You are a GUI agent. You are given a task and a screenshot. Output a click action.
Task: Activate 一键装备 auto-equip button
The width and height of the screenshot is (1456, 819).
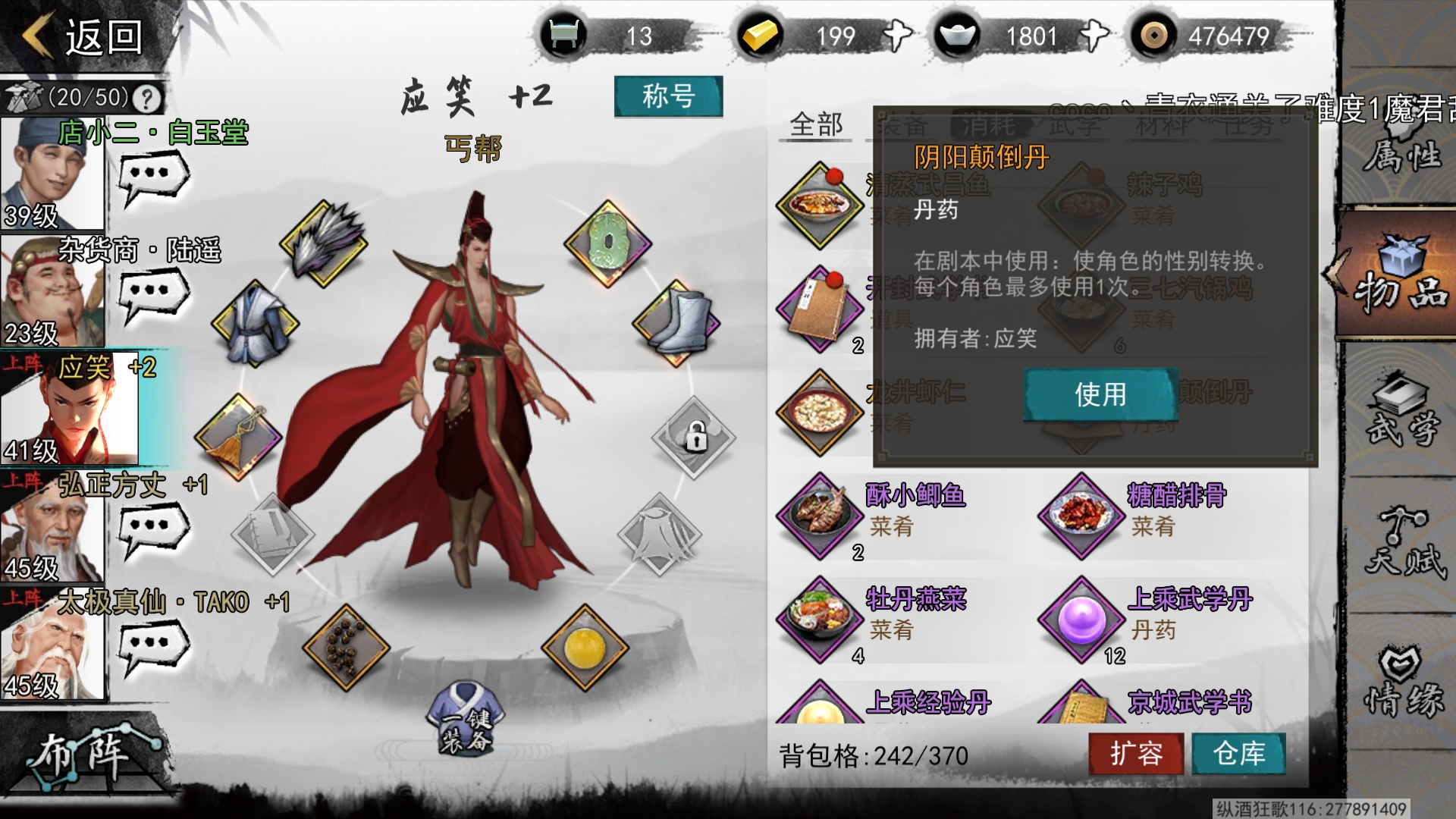466,720
